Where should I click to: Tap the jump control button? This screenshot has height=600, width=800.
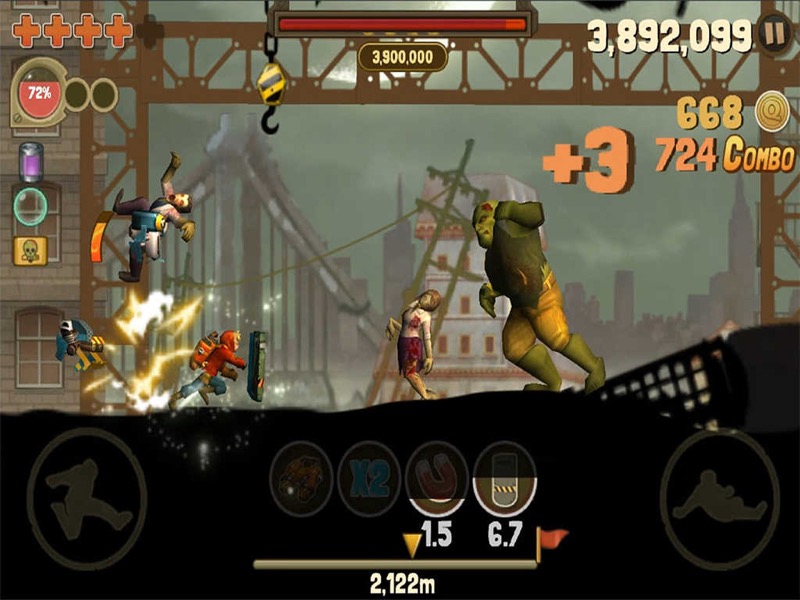pyautogui.click(x=86, y=492)
